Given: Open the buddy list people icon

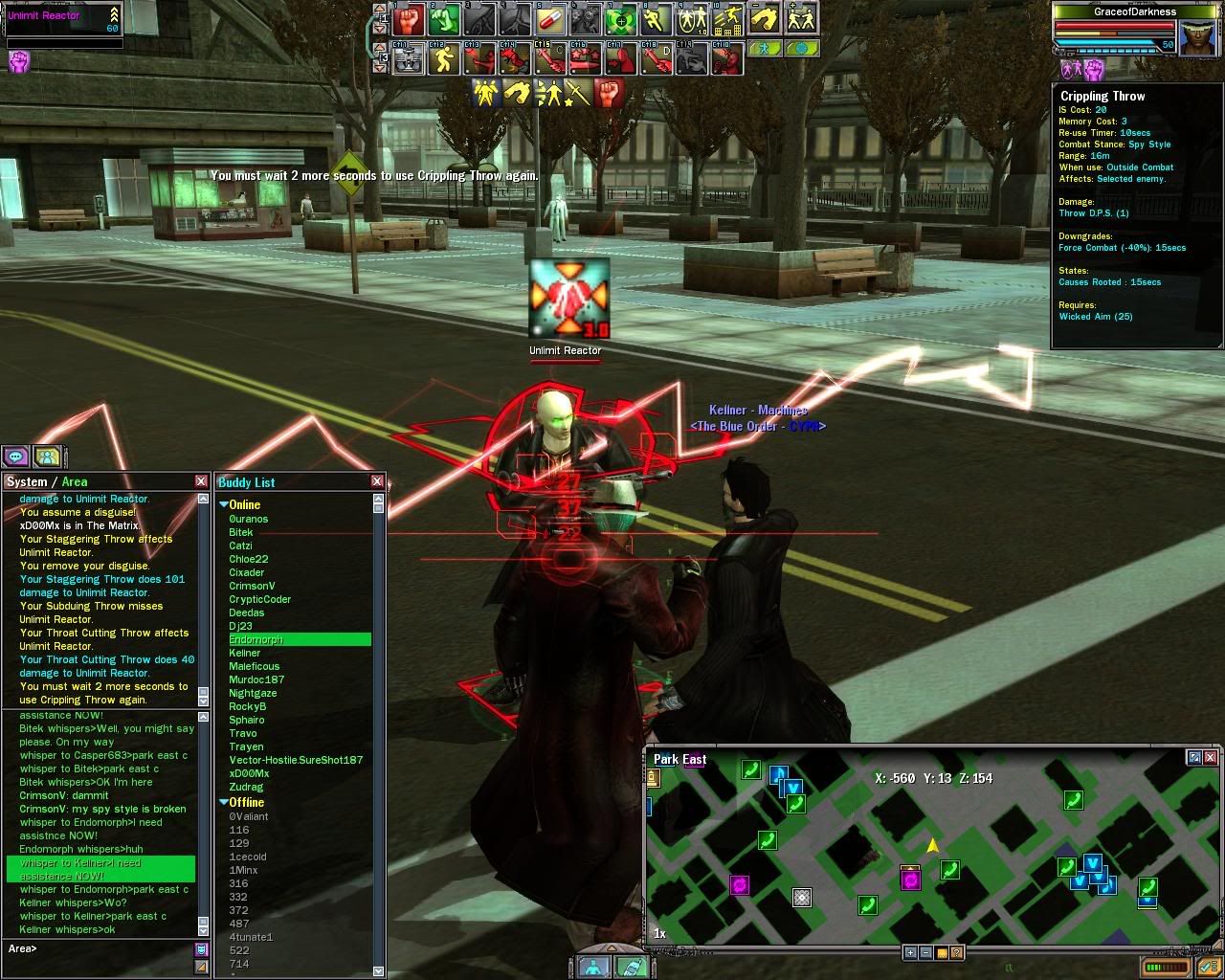Looking at the screenshot, I should (47, 457).
